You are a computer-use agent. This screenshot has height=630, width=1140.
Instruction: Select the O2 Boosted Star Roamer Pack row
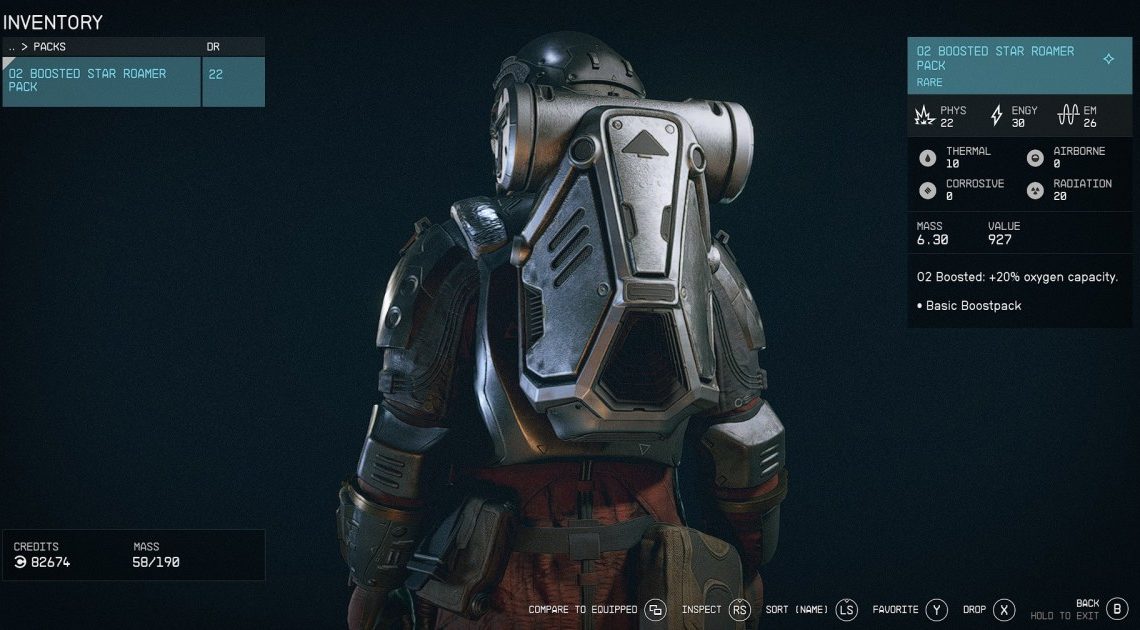(101, 81)
